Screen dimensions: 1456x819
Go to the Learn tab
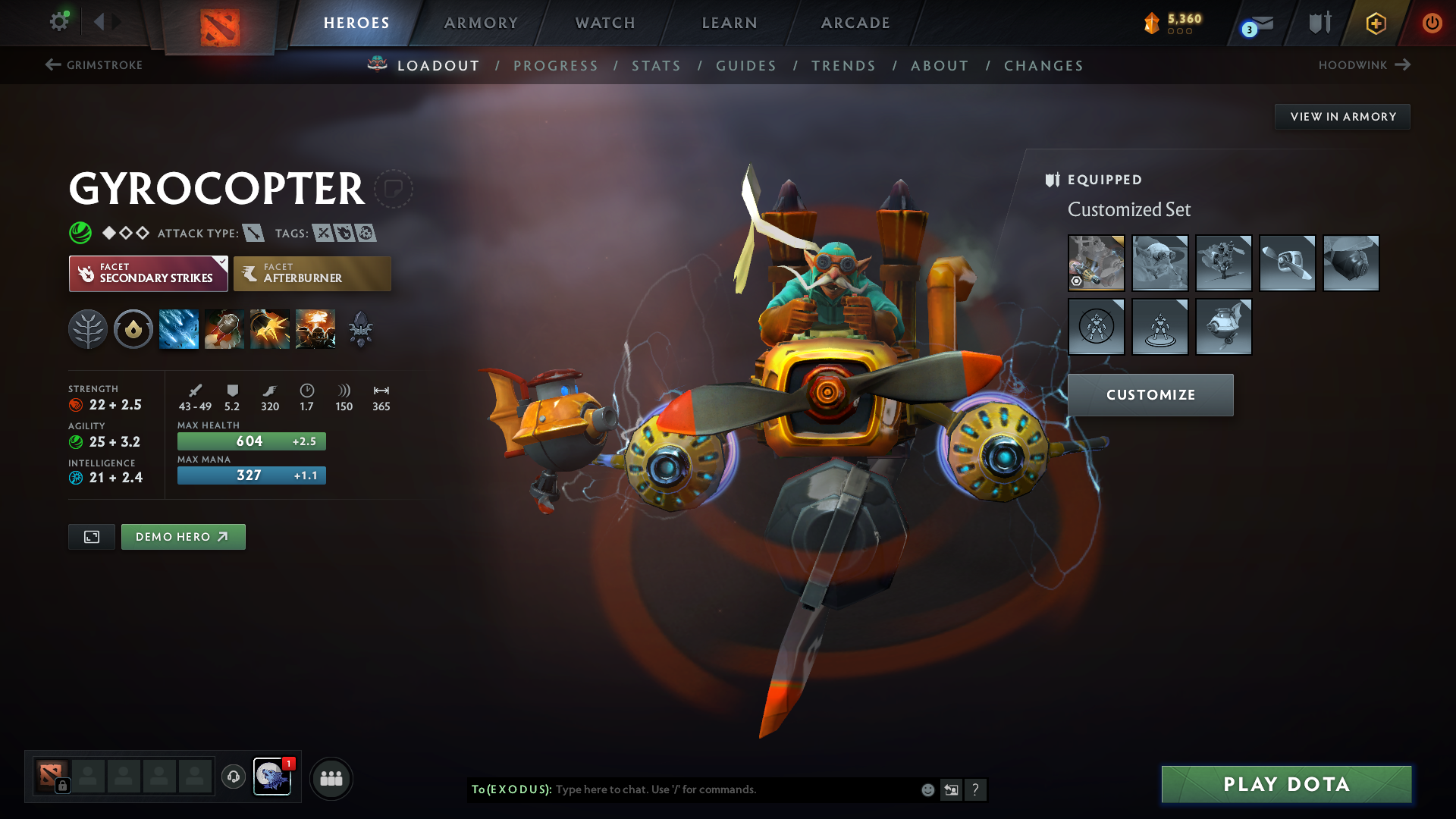(730, 23)
